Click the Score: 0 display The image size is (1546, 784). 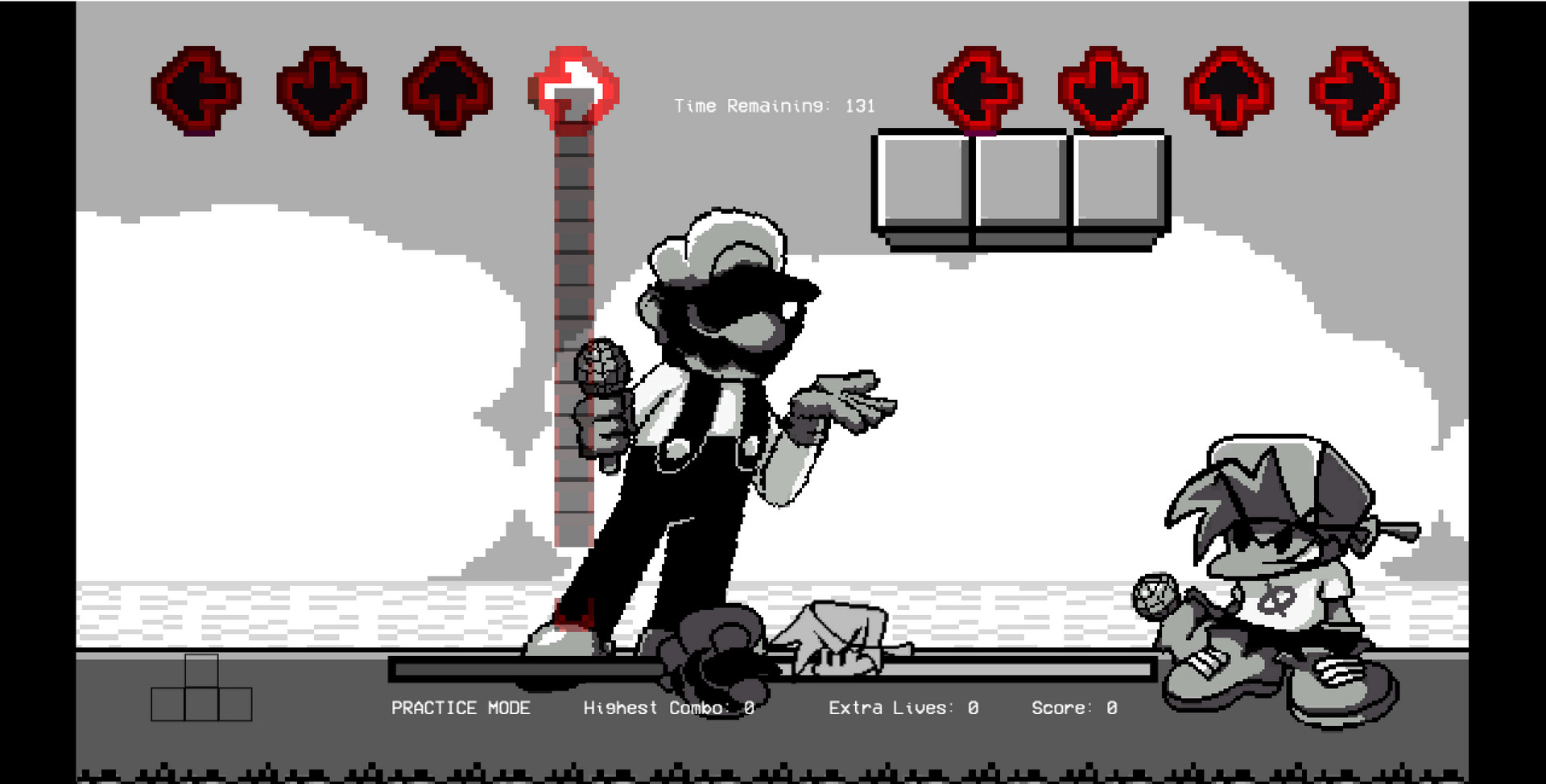click(1073, 708)
